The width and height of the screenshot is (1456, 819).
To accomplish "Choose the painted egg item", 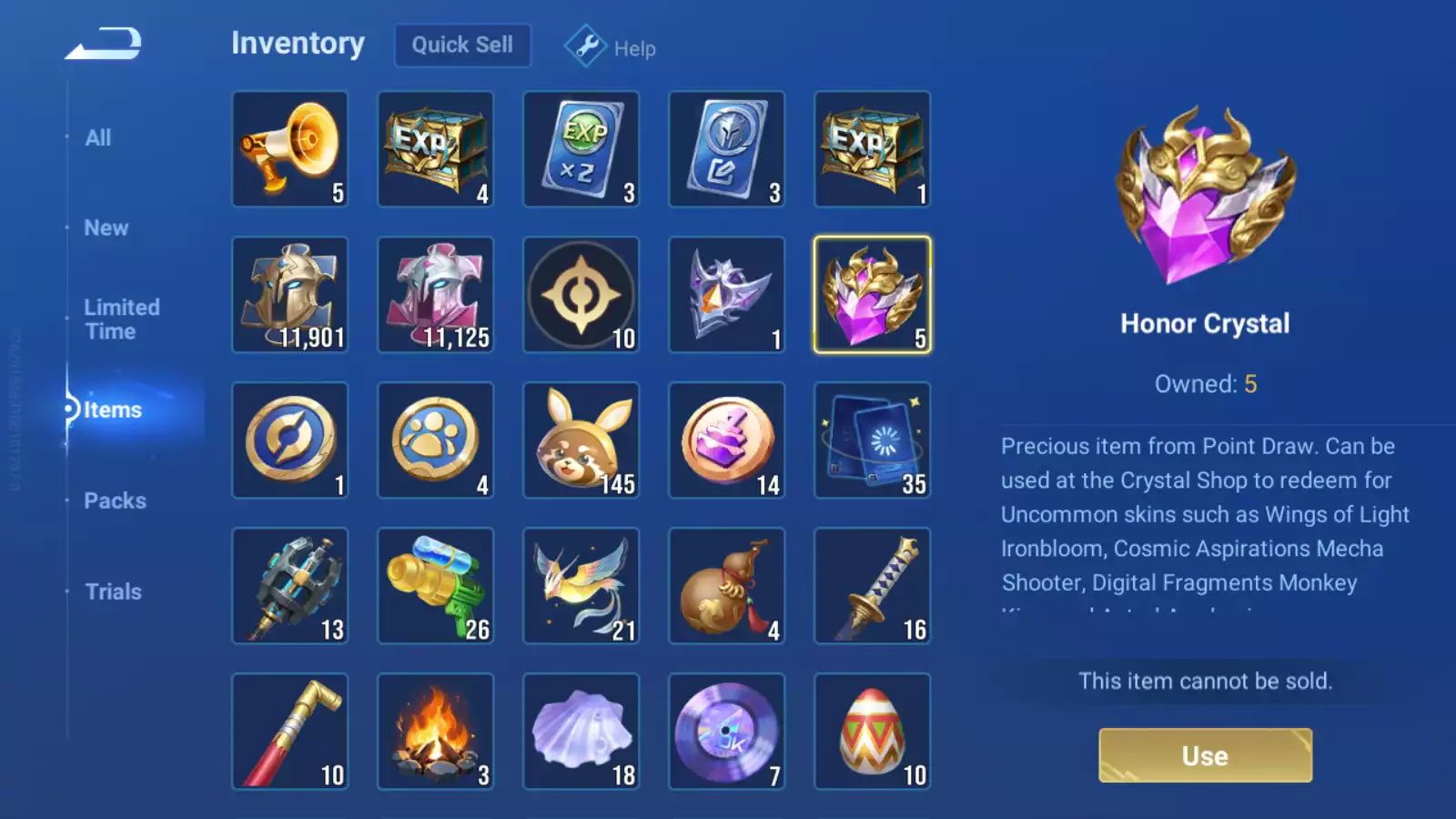I will 873,732.
